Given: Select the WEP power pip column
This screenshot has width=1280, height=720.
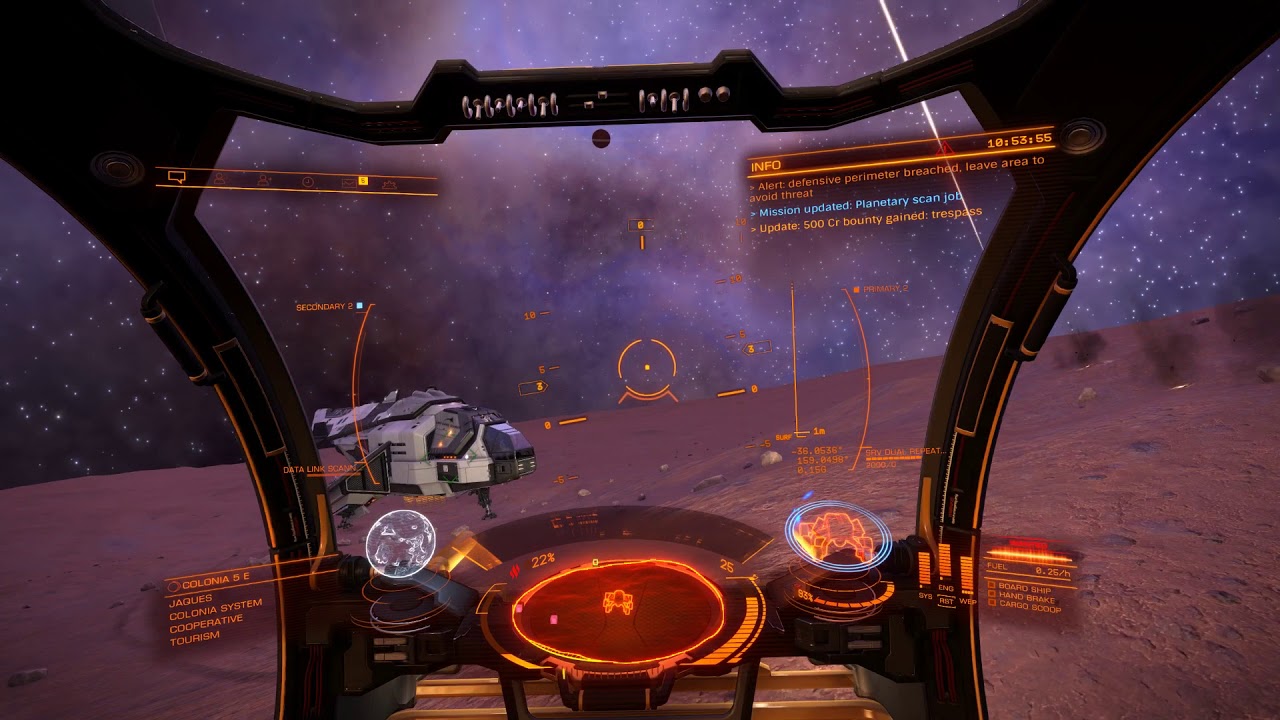Looking at the screenshot, I should (967, 572).
